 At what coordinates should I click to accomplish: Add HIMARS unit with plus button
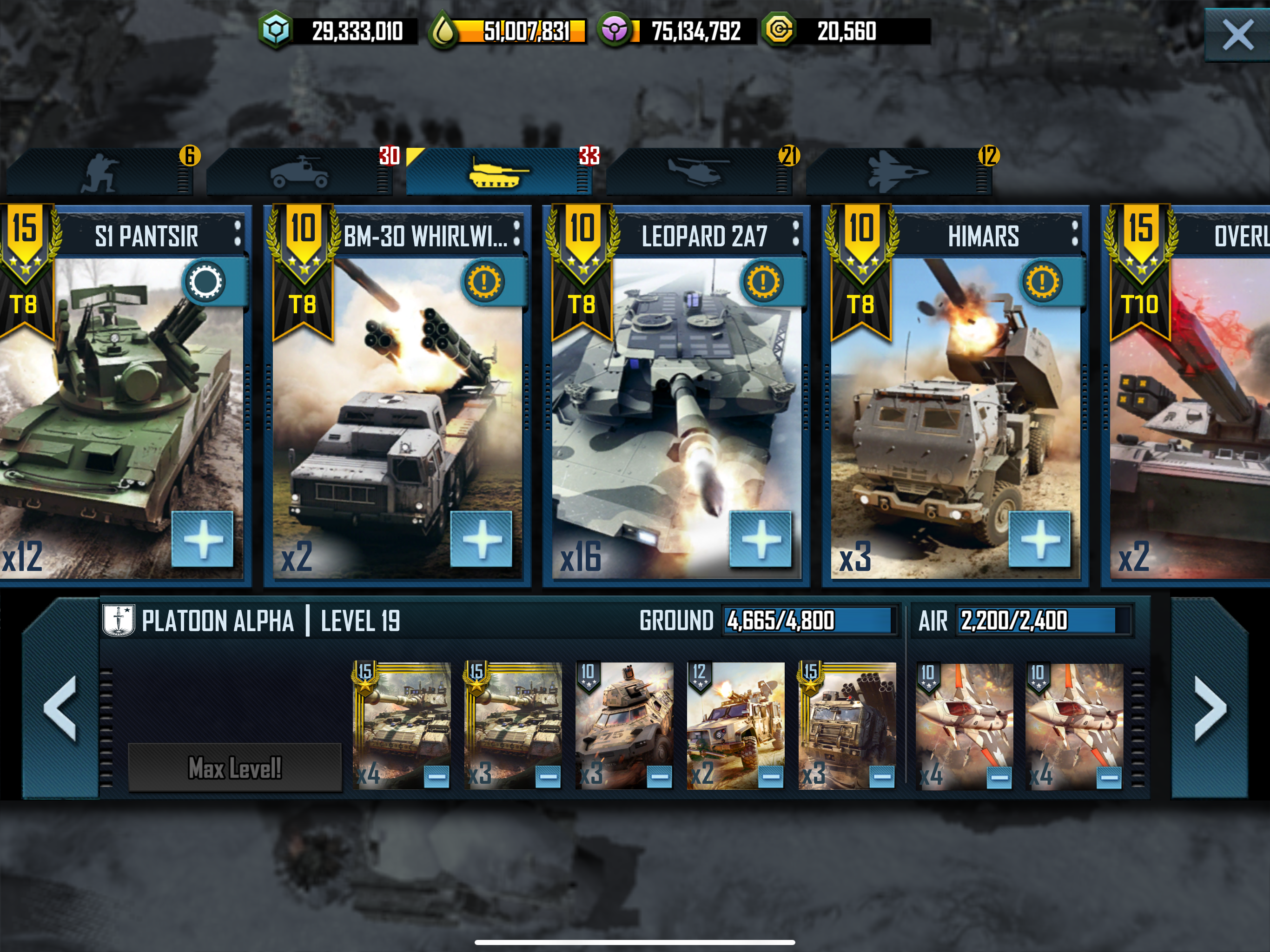1039,539
